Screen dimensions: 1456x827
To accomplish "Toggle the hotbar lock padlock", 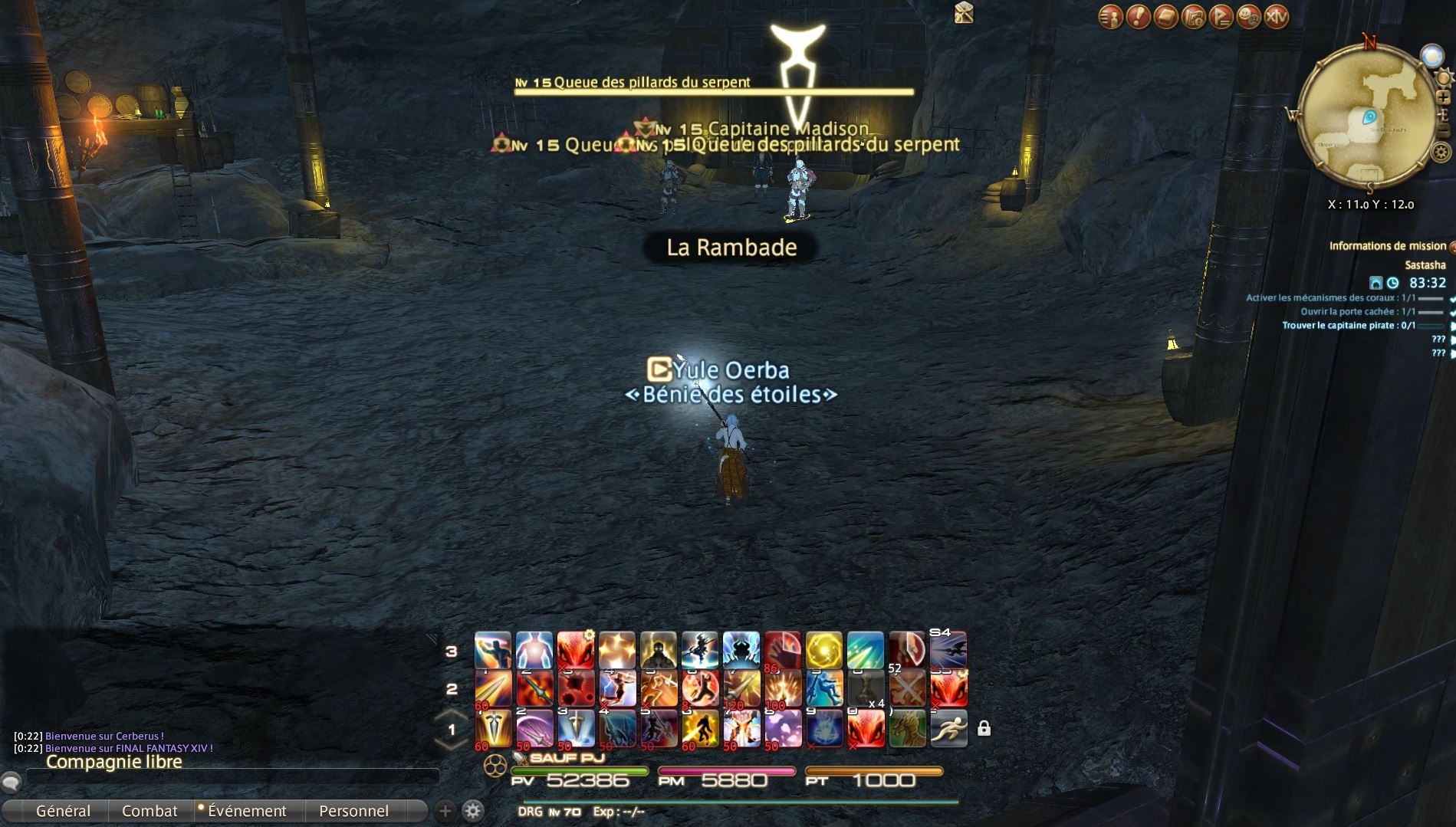I will 984,729.
